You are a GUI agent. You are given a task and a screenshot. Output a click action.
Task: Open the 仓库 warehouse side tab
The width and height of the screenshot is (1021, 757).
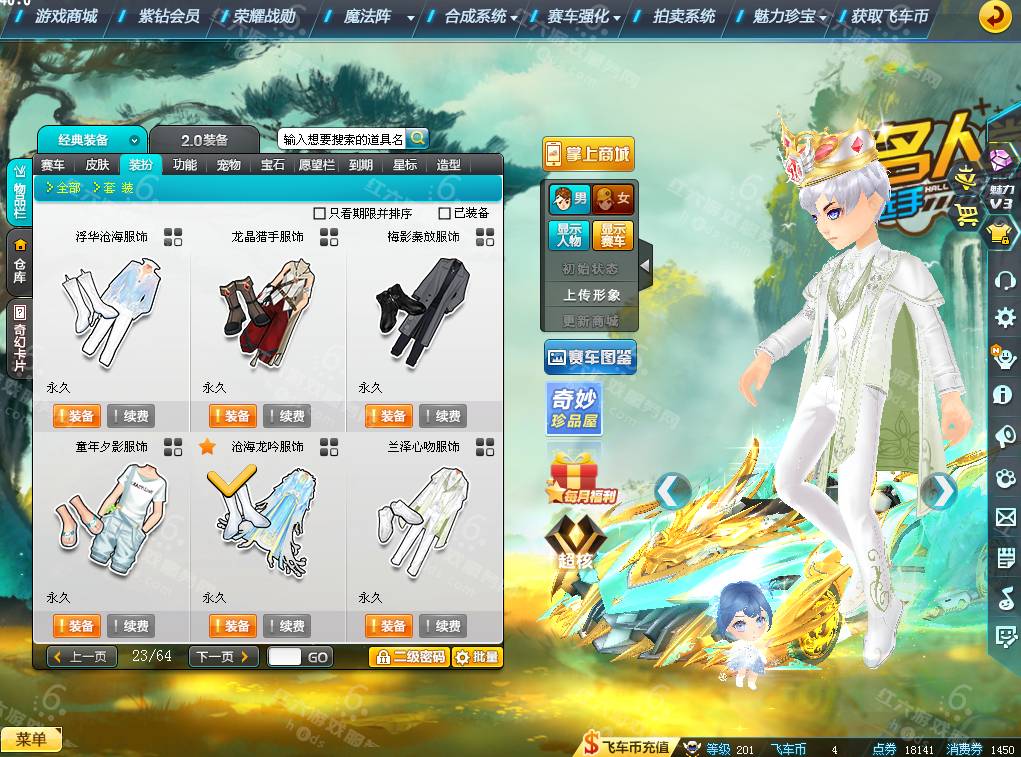click(x=19, y=262)
